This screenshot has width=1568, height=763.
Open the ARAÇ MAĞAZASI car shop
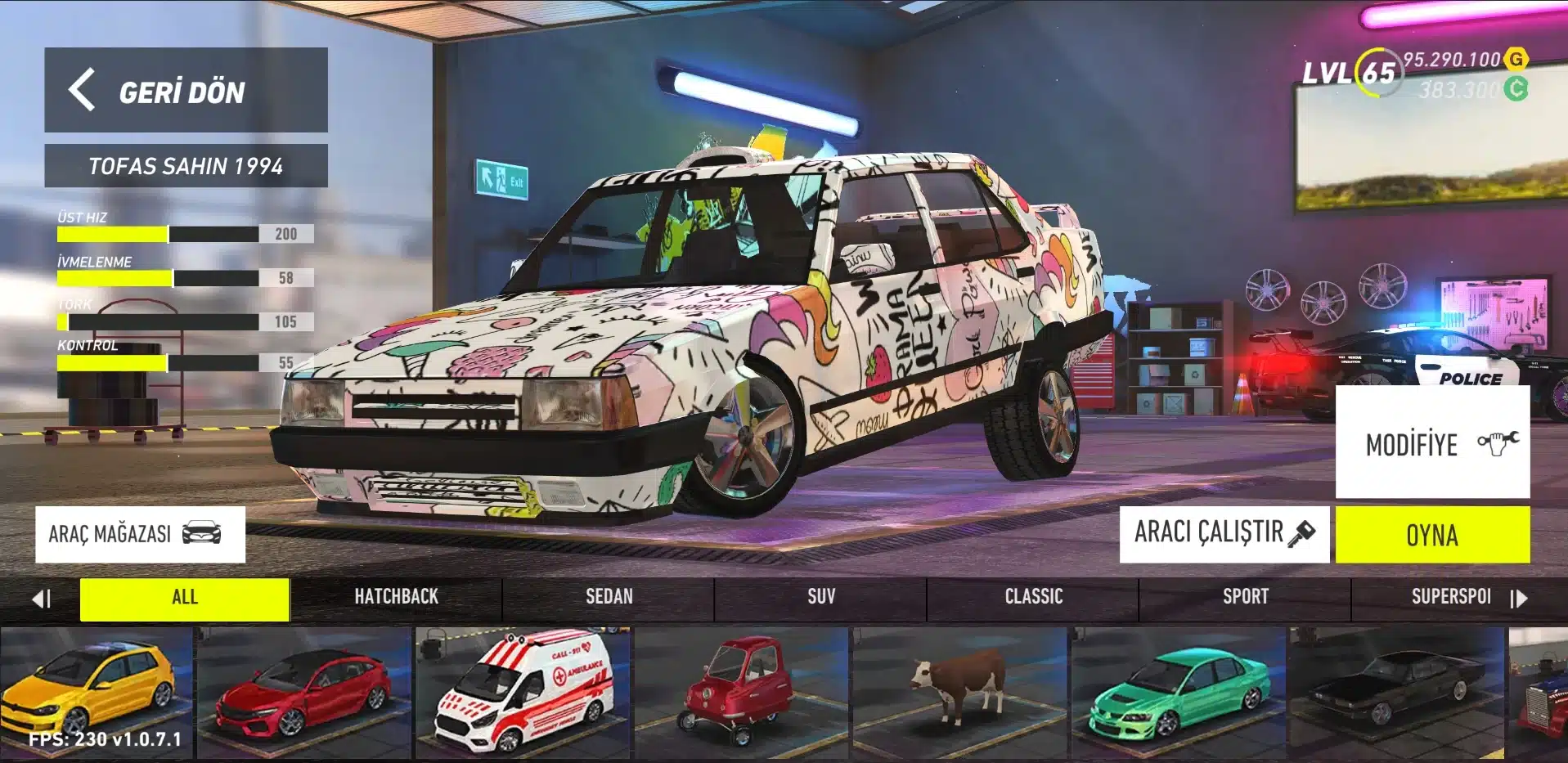point(140,534)
